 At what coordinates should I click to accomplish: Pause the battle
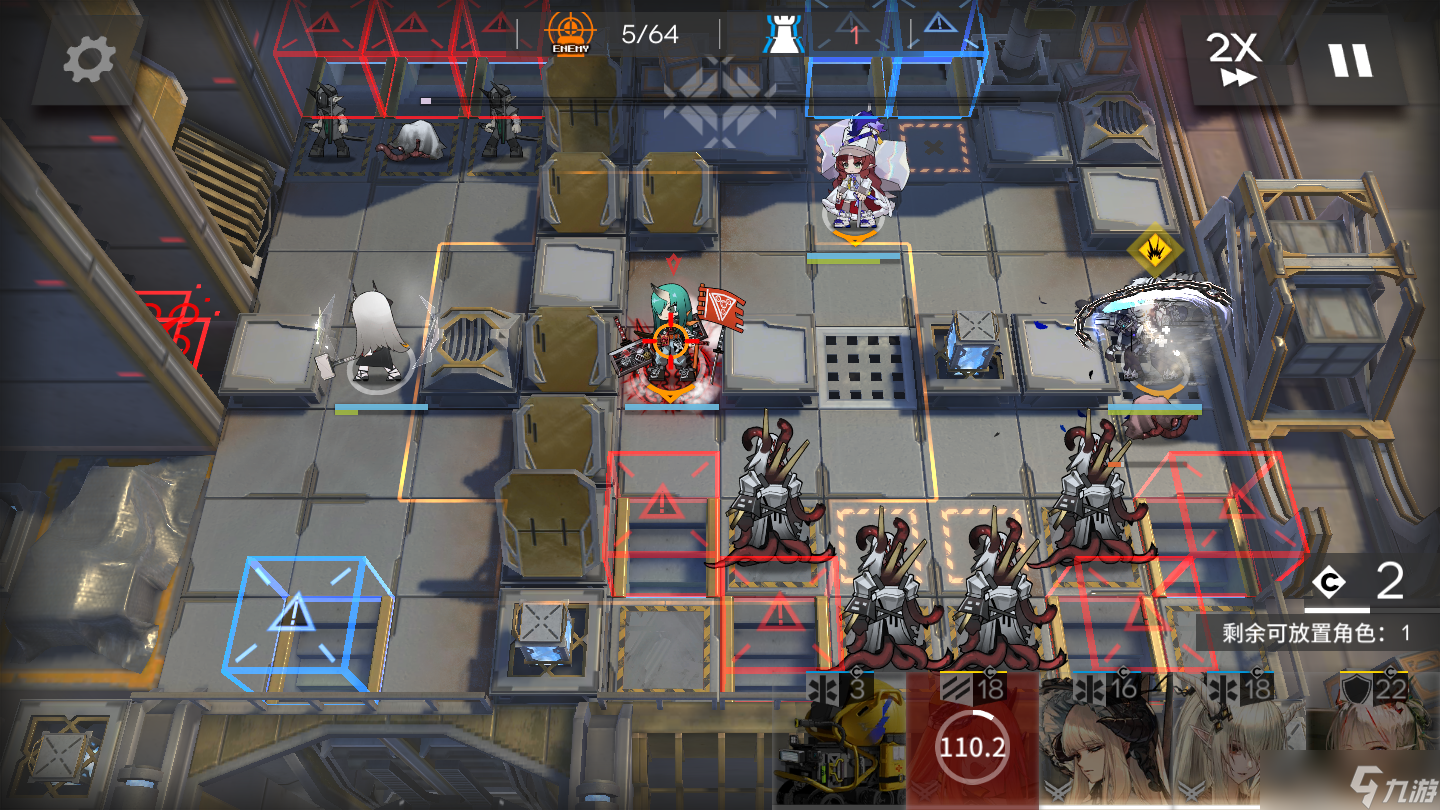pyautogui.click(x=1349, y=60)
